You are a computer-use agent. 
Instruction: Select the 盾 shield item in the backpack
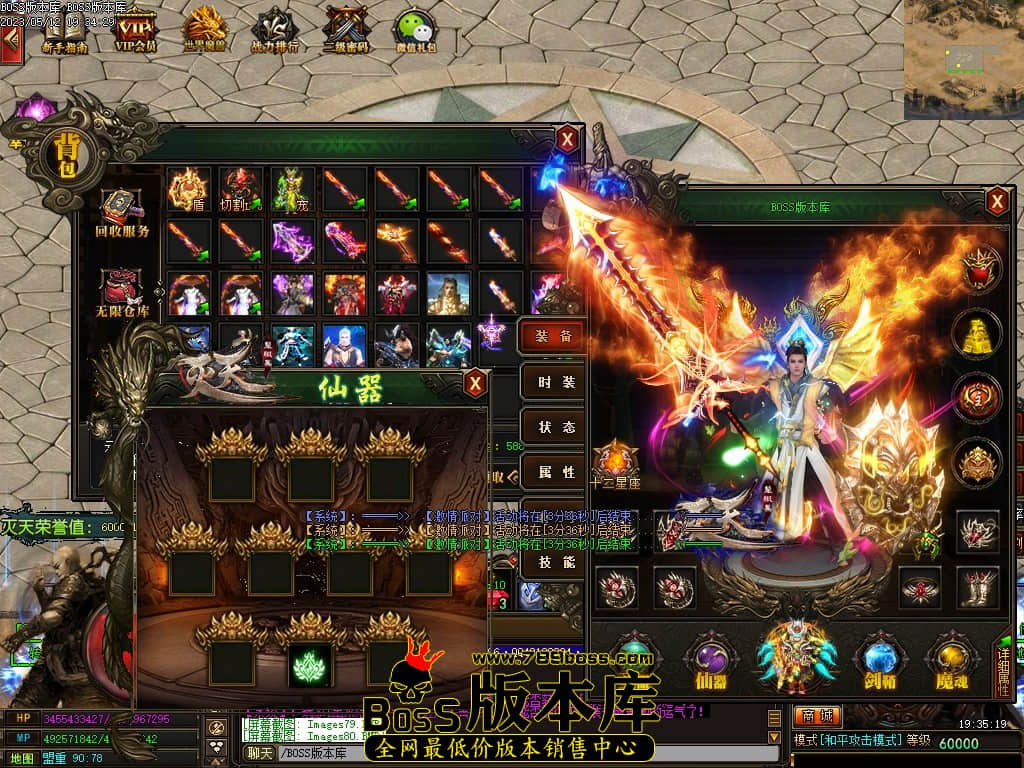coord(189,189)
